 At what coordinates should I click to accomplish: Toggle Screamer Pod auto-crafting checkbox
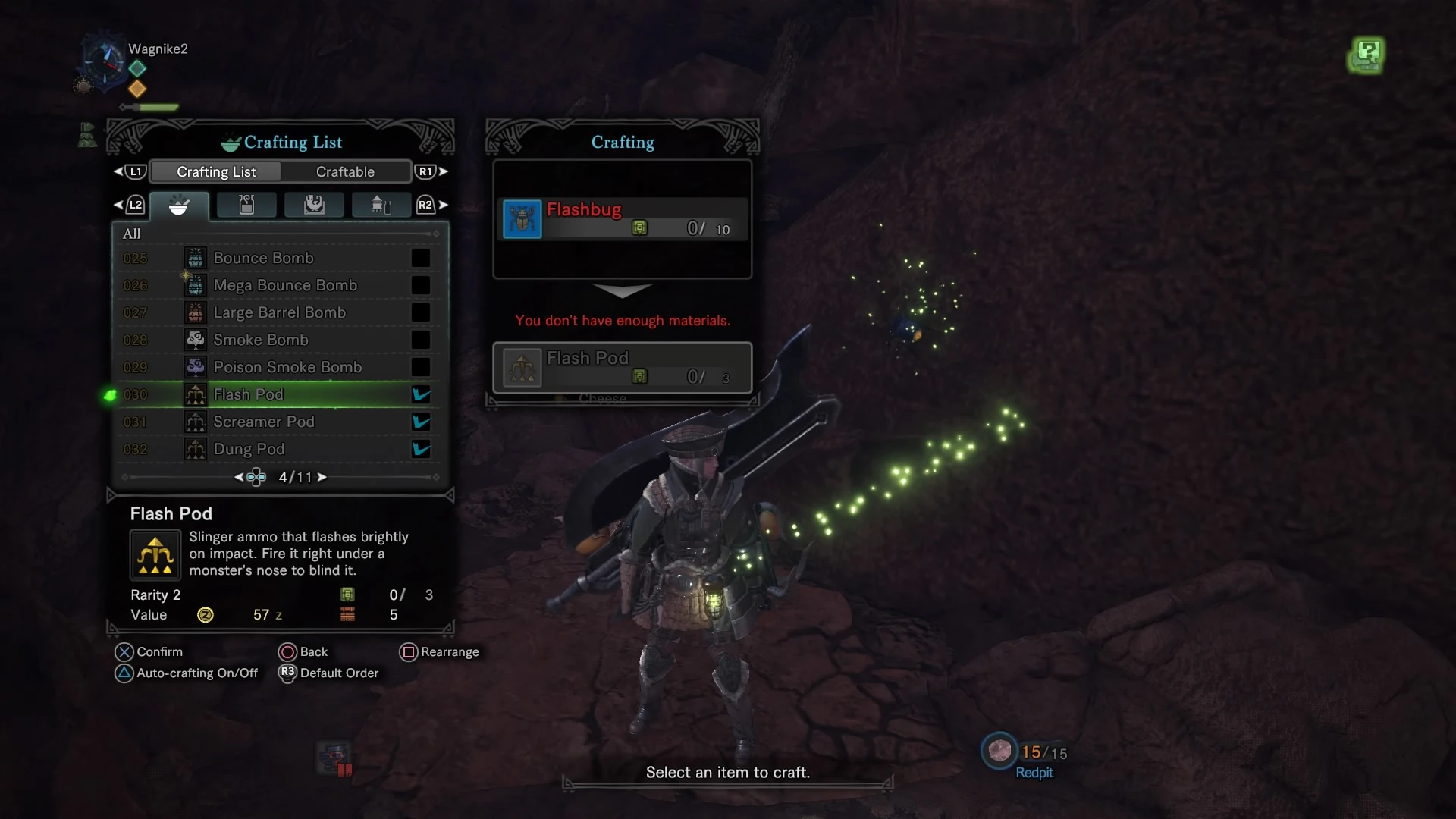(x=421, y=422)
